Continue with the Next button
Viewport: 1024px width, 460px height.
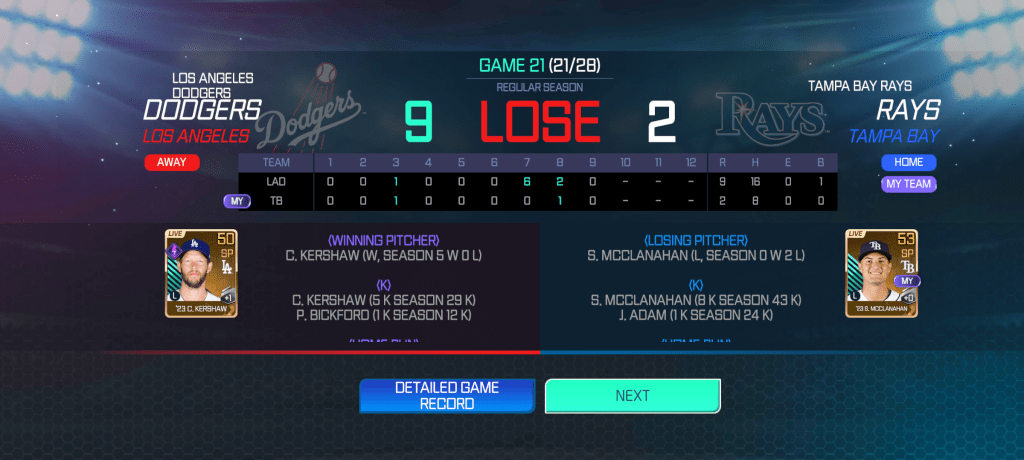coord(632,396)
